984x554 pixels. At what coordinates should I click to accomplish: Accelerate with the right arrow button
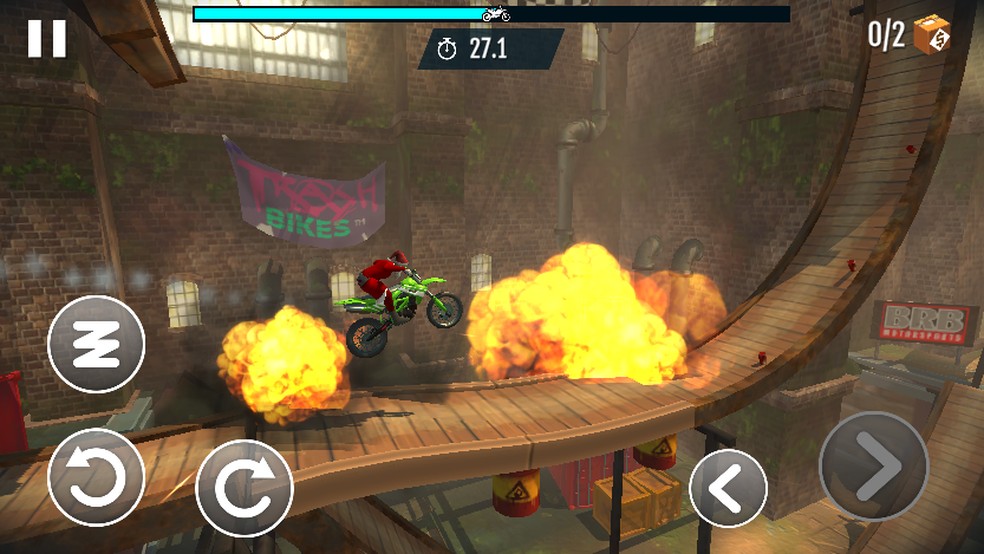pos(874,466)
